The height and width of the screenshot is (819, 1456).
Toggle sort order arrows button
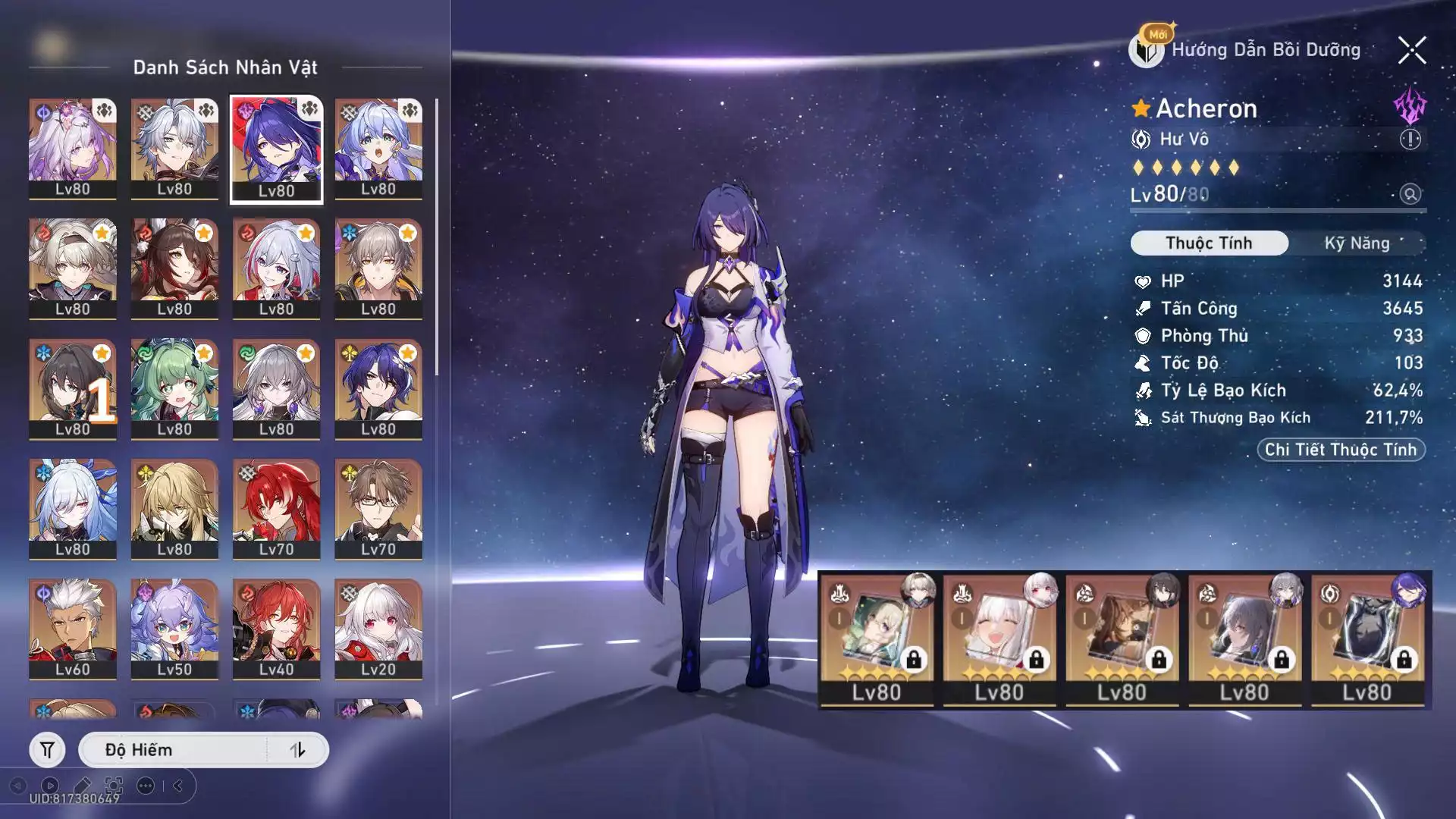pyautogui.click(x=298, y=750)
